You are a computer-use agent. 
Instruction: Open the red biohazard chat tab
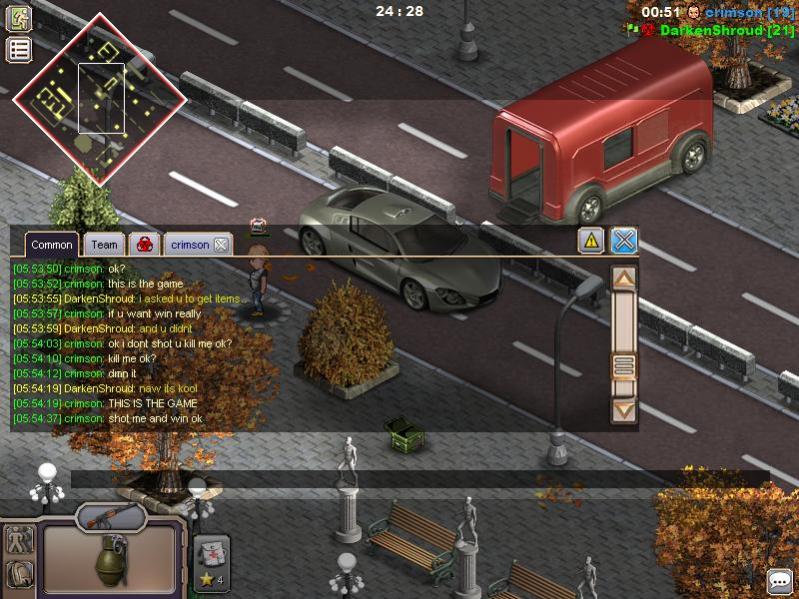[x=145, y=244]
